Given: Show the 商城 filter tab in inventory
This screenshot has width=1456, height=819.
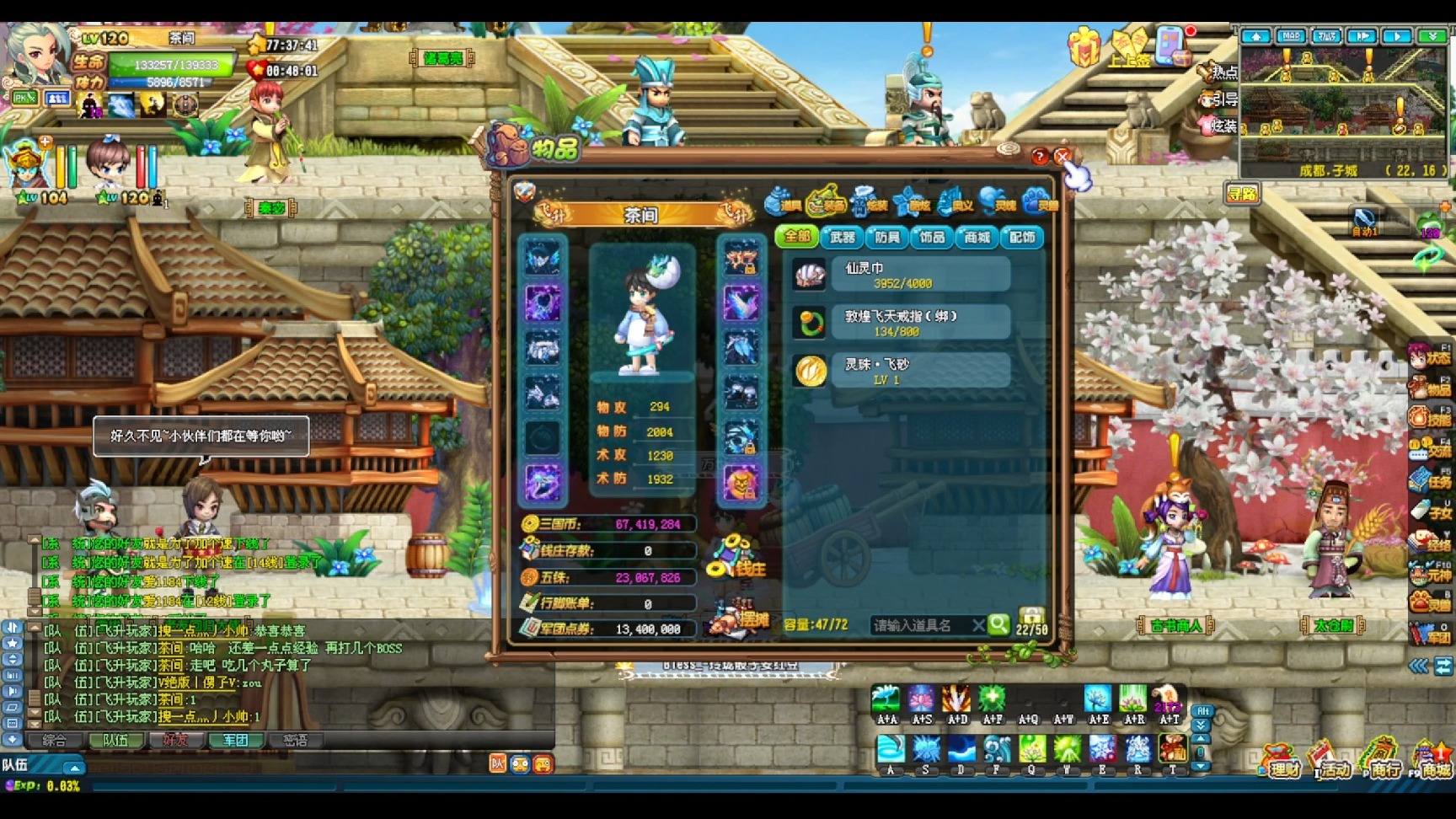Looking at the screenshot, I should (977, 238).
